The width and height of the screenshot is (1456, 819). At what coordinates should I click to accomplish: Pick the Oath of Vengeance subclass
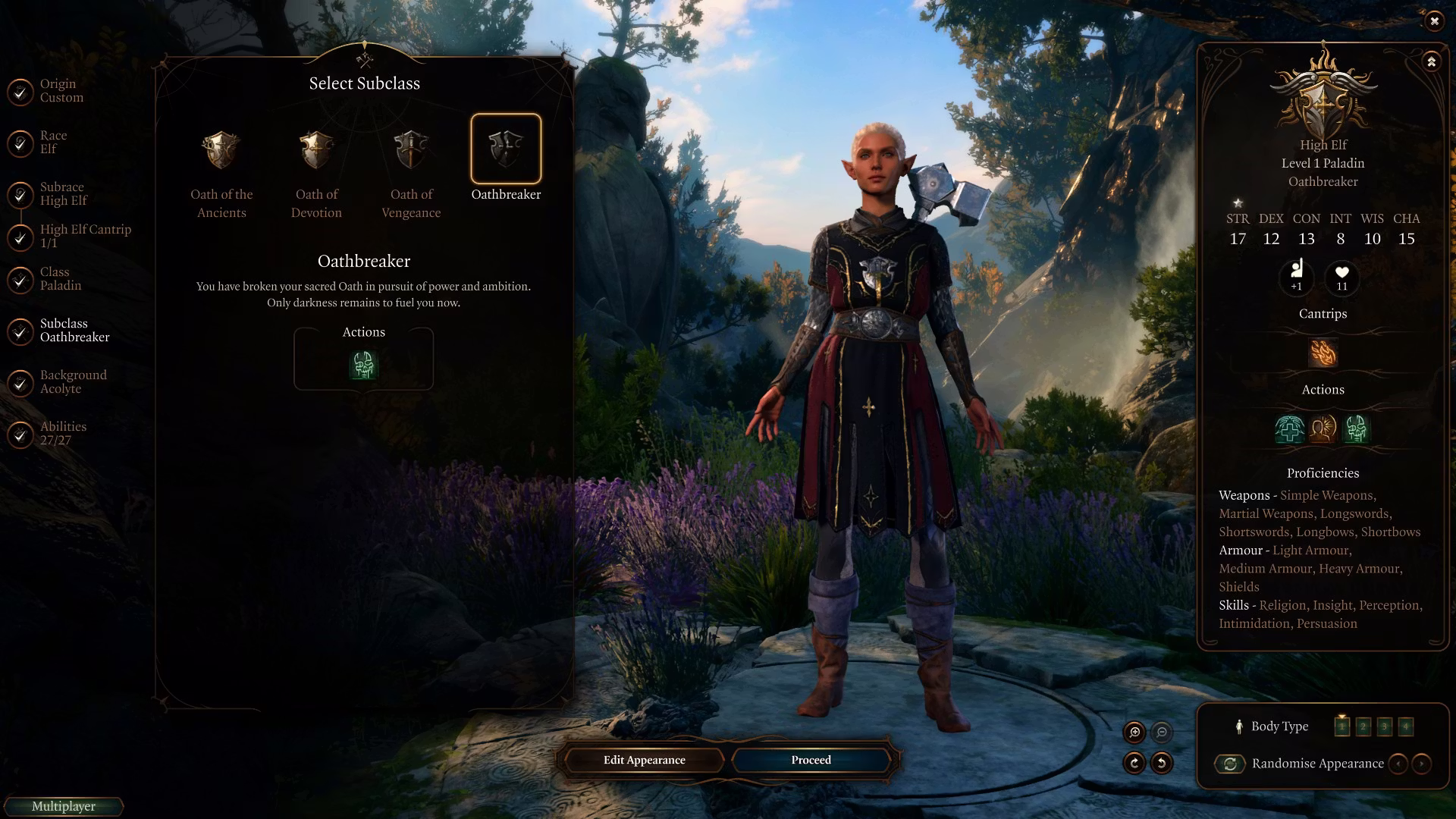click(411, 150)
